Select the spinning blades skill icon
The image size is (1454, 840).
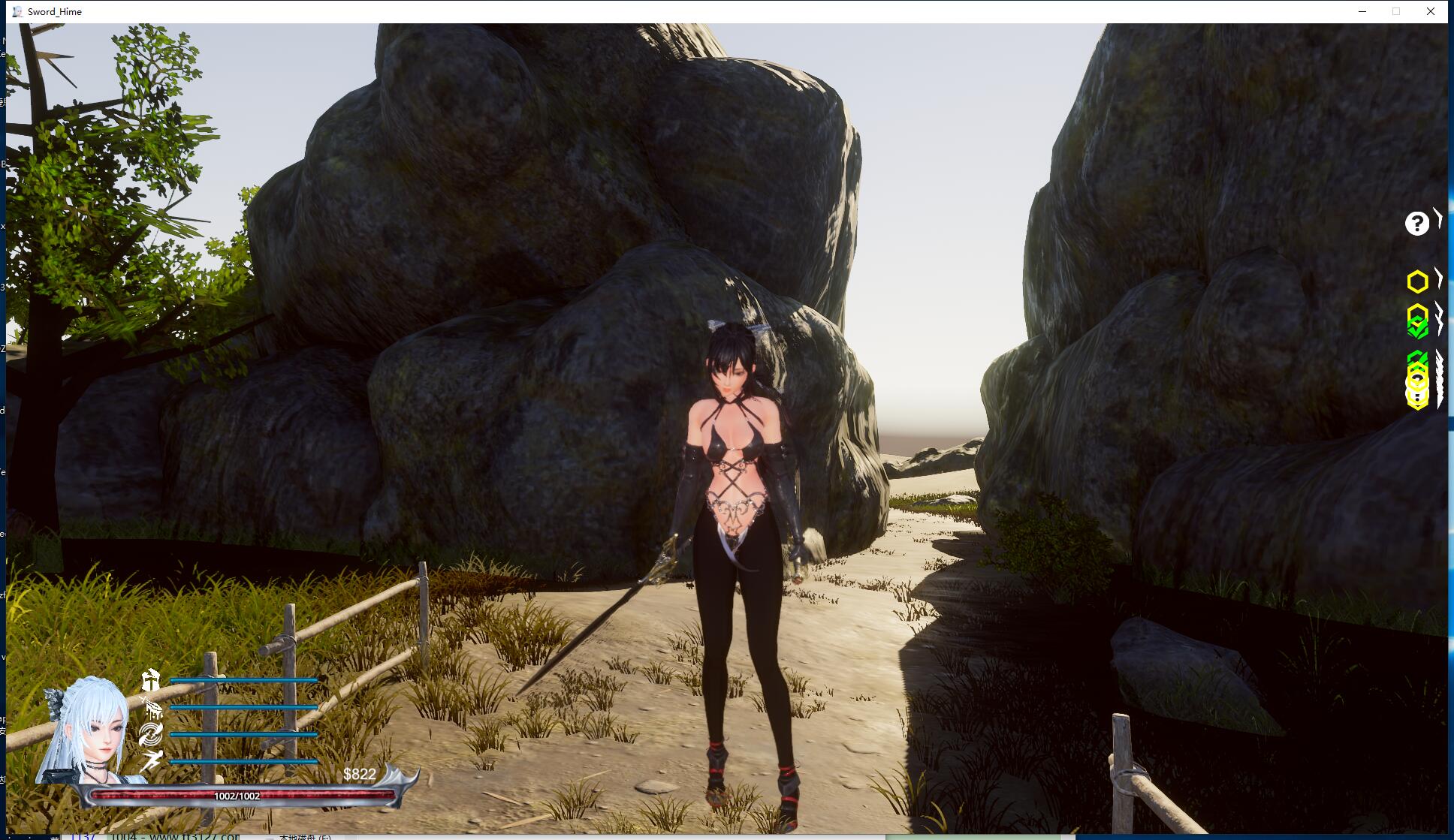point(151,734)
